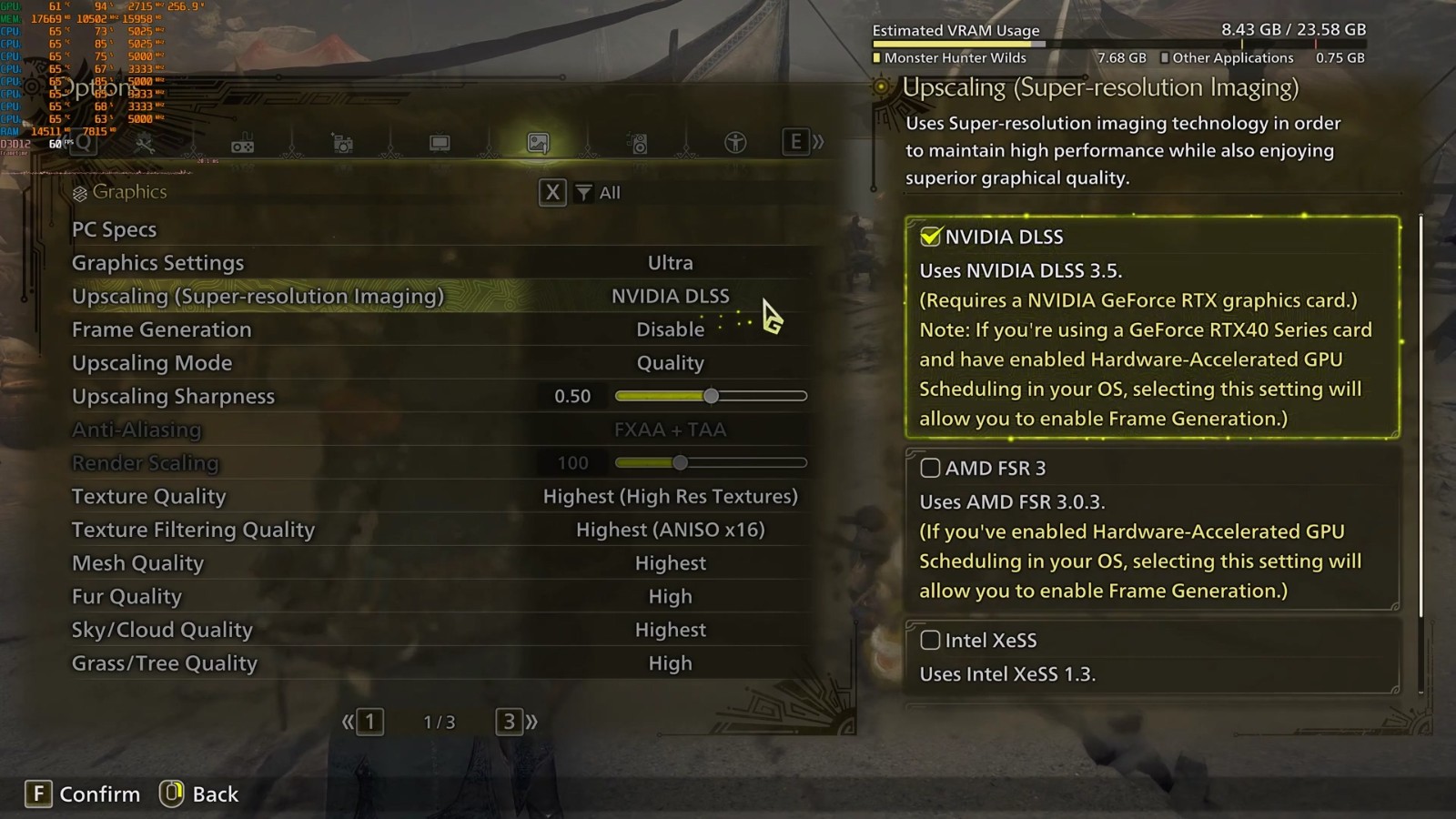The width and height of the screenshot is (1456, 819).
Task: Open the Texture Quality options
Action: [671, 496]
